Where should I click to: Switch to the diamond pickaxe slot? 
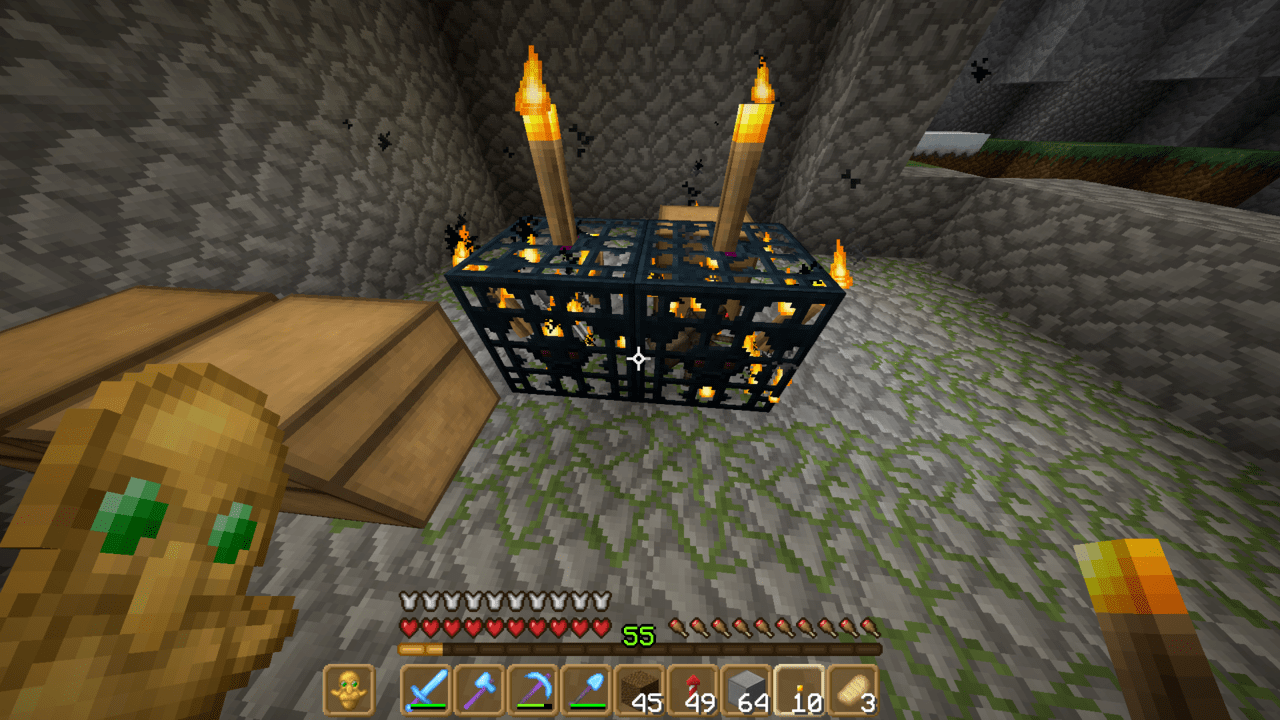pyautogui.click(x=533, y=689)
